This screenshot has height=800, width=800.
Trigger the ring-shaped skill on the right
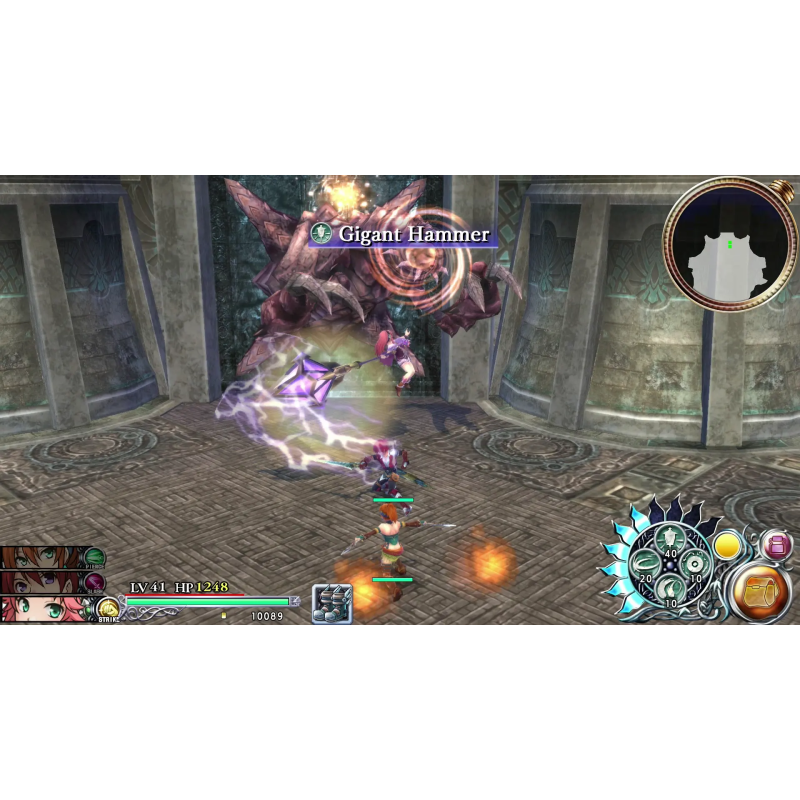(x=692, y=562)
